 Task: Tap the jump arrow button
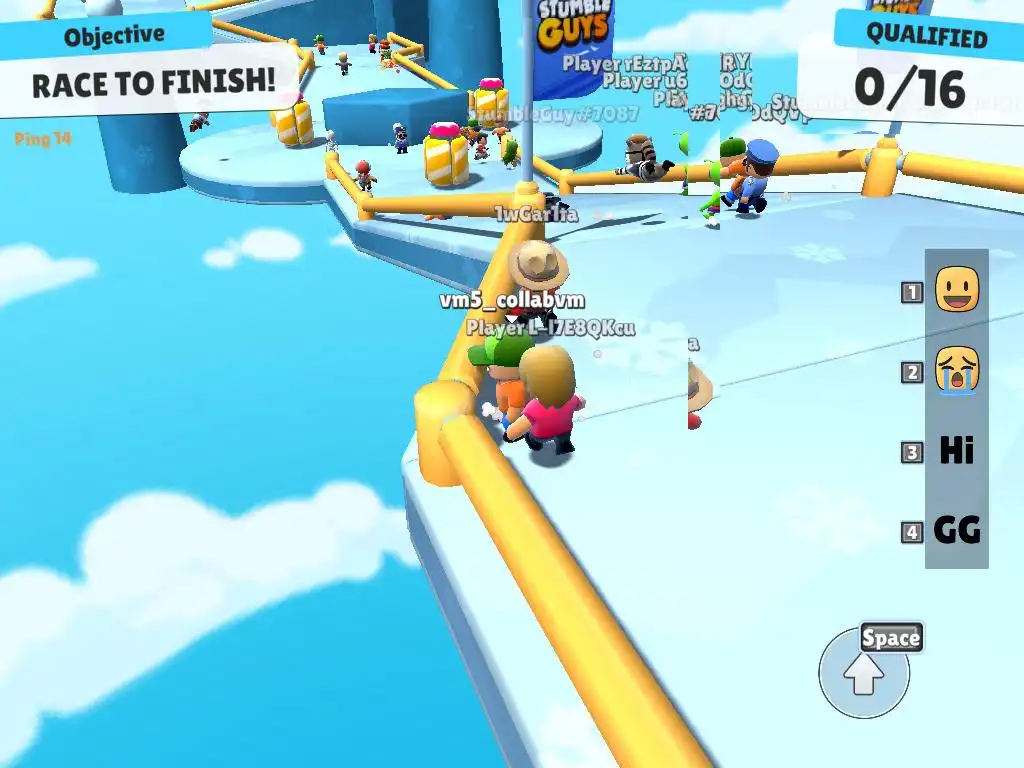pyautogui.click(x=864, y=674)
